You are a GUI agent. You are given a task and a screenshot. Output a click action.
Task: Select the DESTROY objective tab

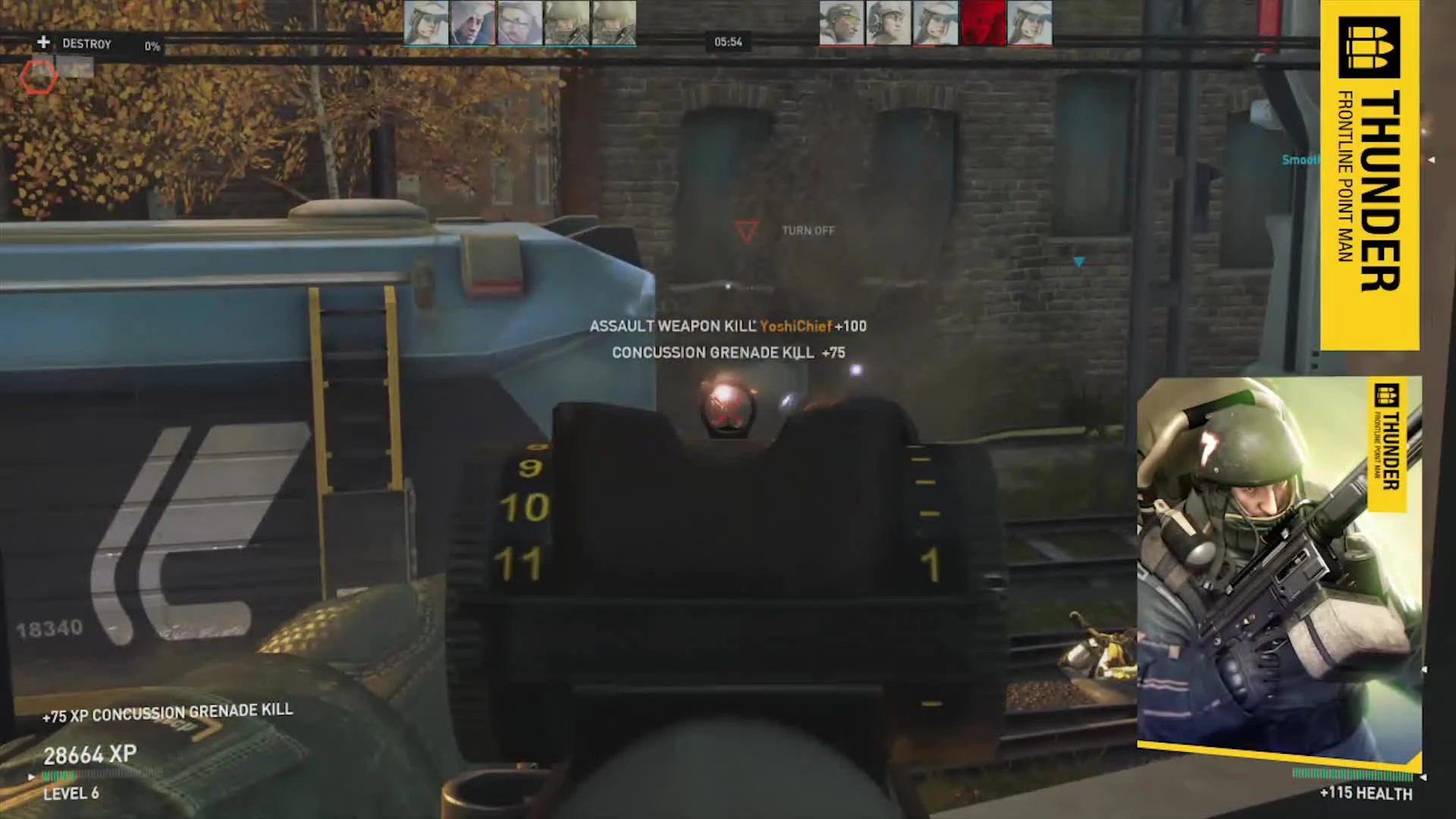88,43
